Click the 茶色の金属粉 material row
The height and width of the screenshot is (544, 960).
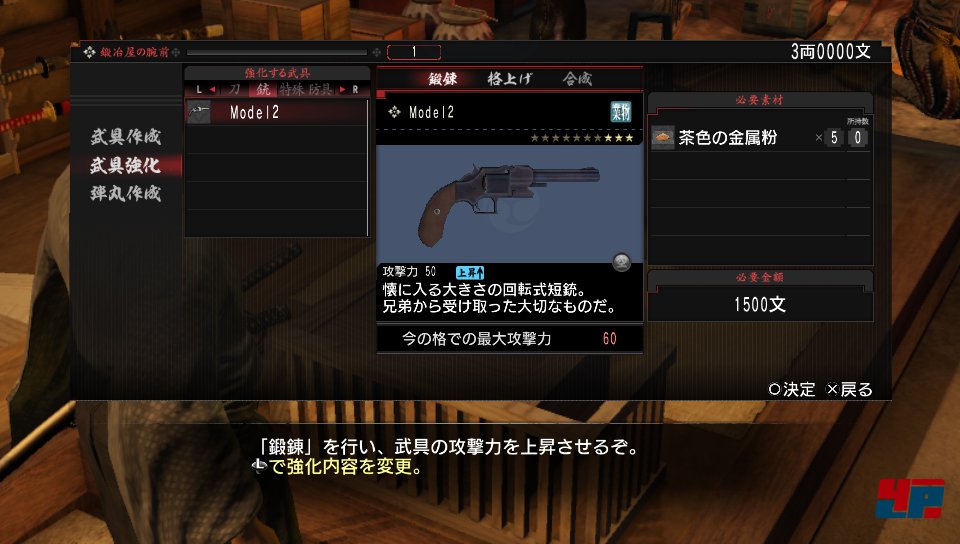[x=759, y=138]
